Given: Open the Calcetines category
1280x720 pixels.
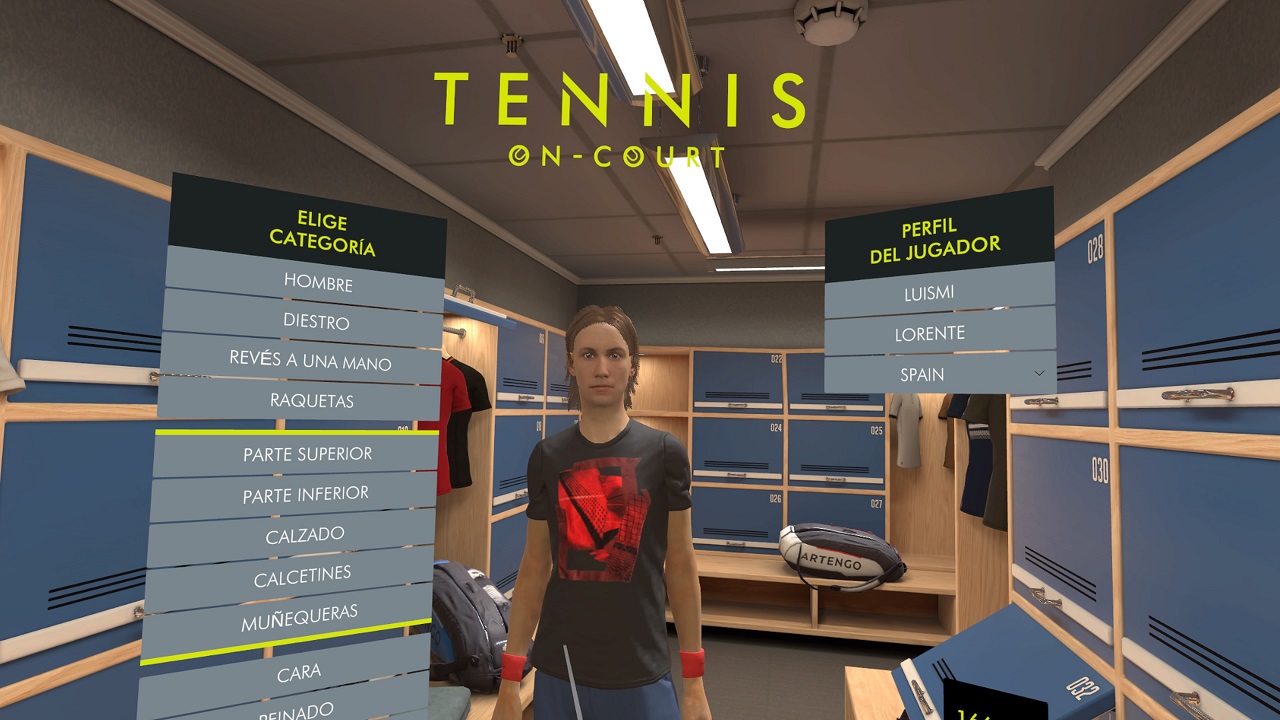Looking at the screenshot, I should coord(302,576).
